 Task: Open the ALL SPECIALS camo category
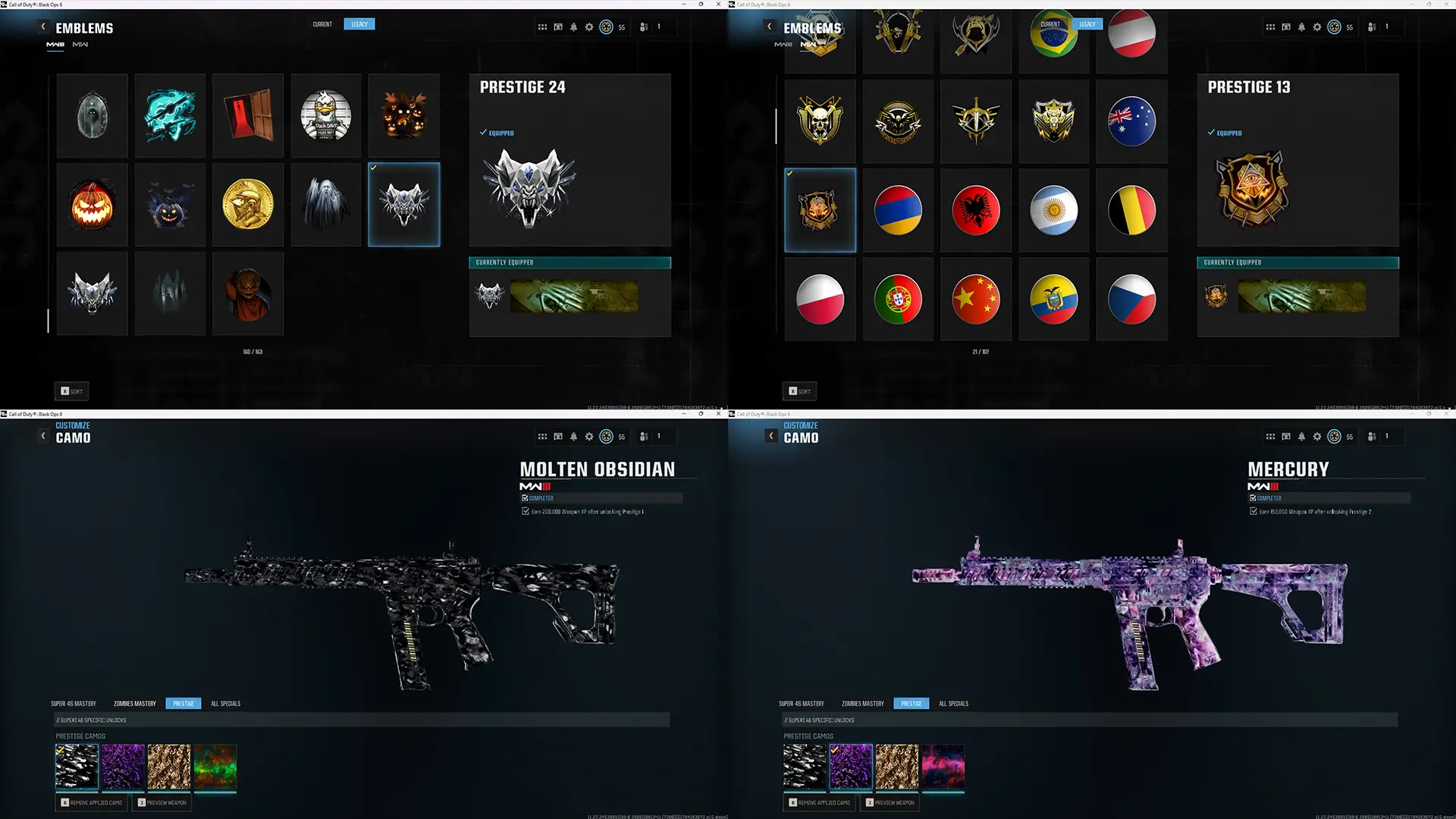pyautogui.click(x=226, y=703)
